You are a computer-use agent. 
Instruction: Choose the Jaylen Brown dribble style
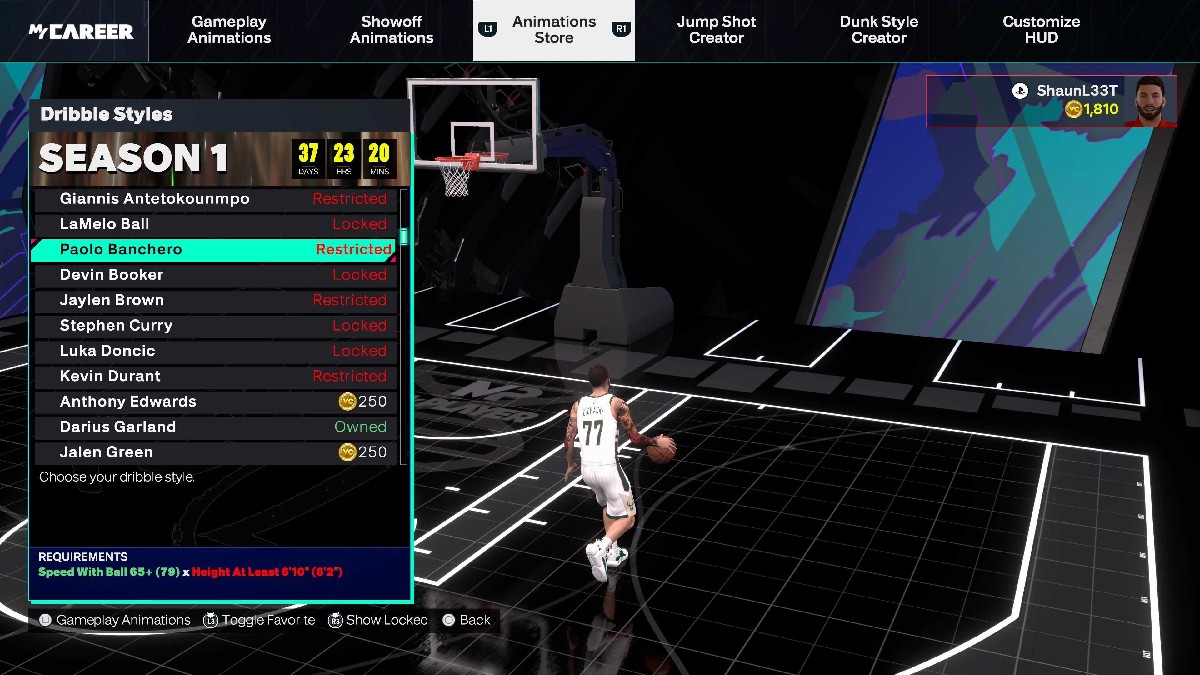tap(215, 300)
